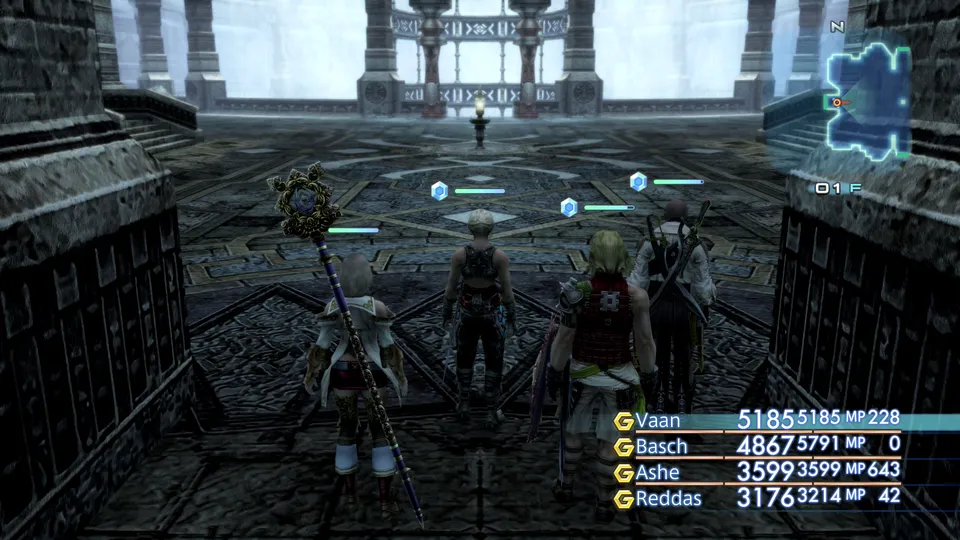Select Vaan in the party list
The height and width of the screenshot is (540, 960).
point(658,421)
